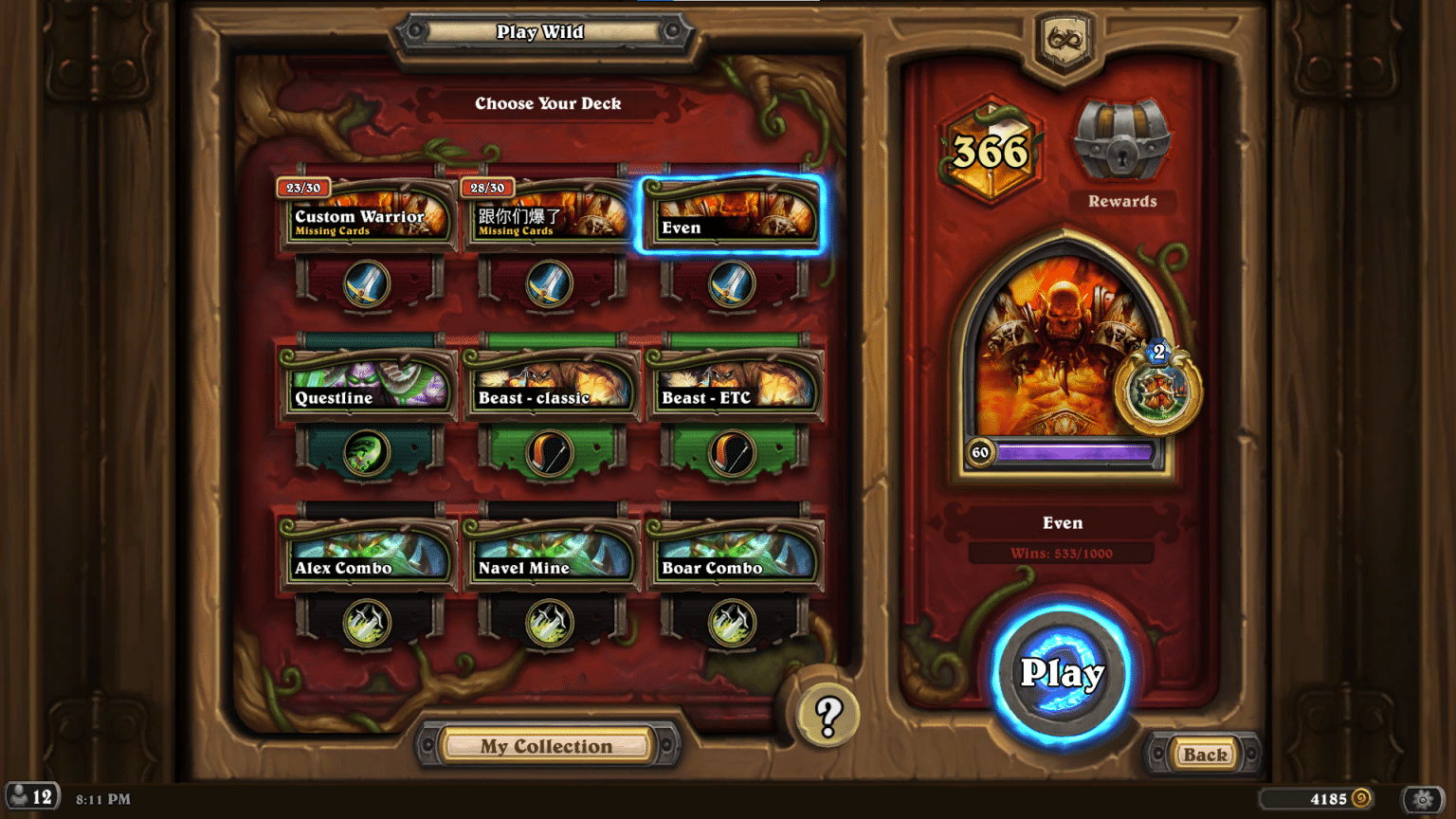
Task: Click the settings gear in bottom right corner
Action: (x=1423, y=799)
